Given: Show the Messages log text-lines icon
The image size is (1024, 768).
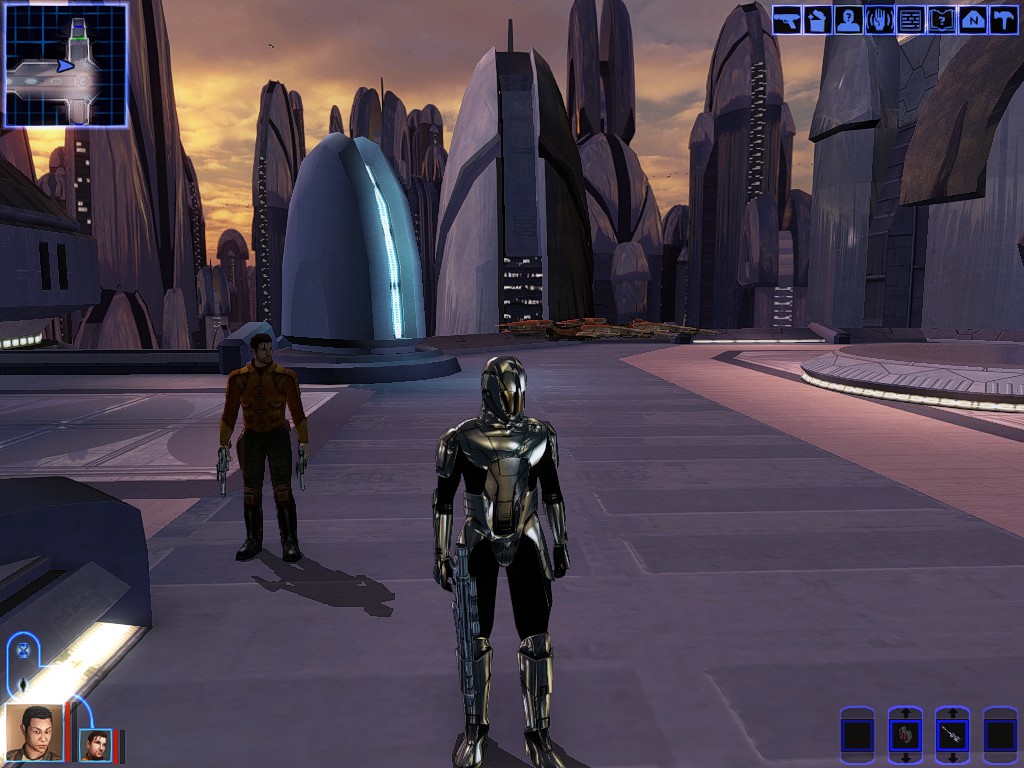Looking at the screenshot, I should click(910, 20).
